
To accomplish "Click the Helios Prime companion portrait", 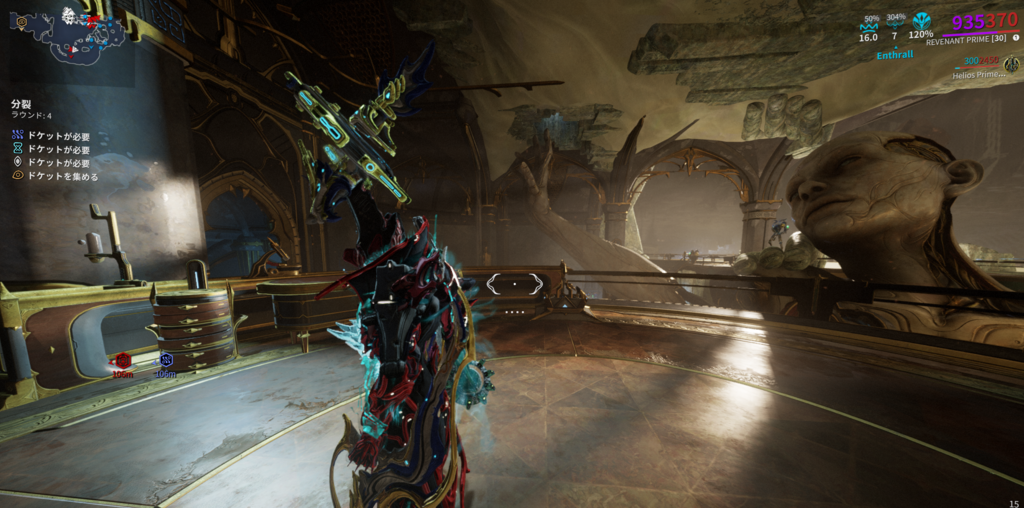I will click(x=1011, y=64).
